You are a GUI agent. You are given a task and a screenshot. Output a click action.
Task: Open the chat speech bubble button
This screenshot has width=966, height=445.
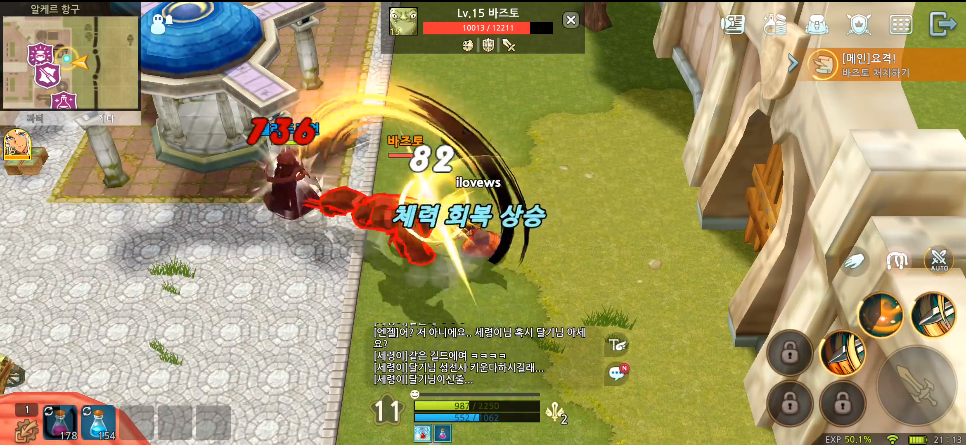point(617,373)
